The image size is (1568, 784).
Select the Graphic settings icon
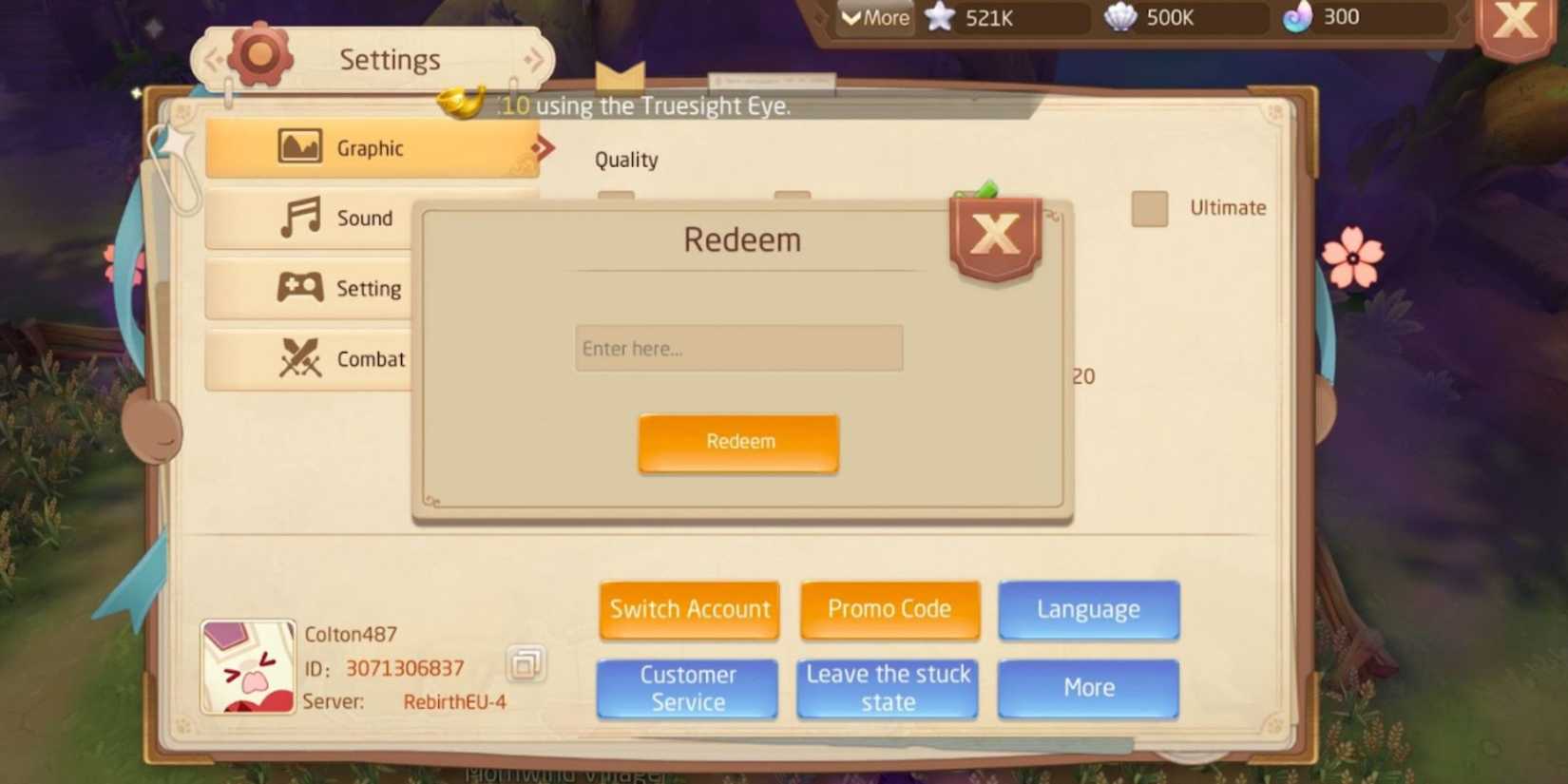tap(299, 147)
